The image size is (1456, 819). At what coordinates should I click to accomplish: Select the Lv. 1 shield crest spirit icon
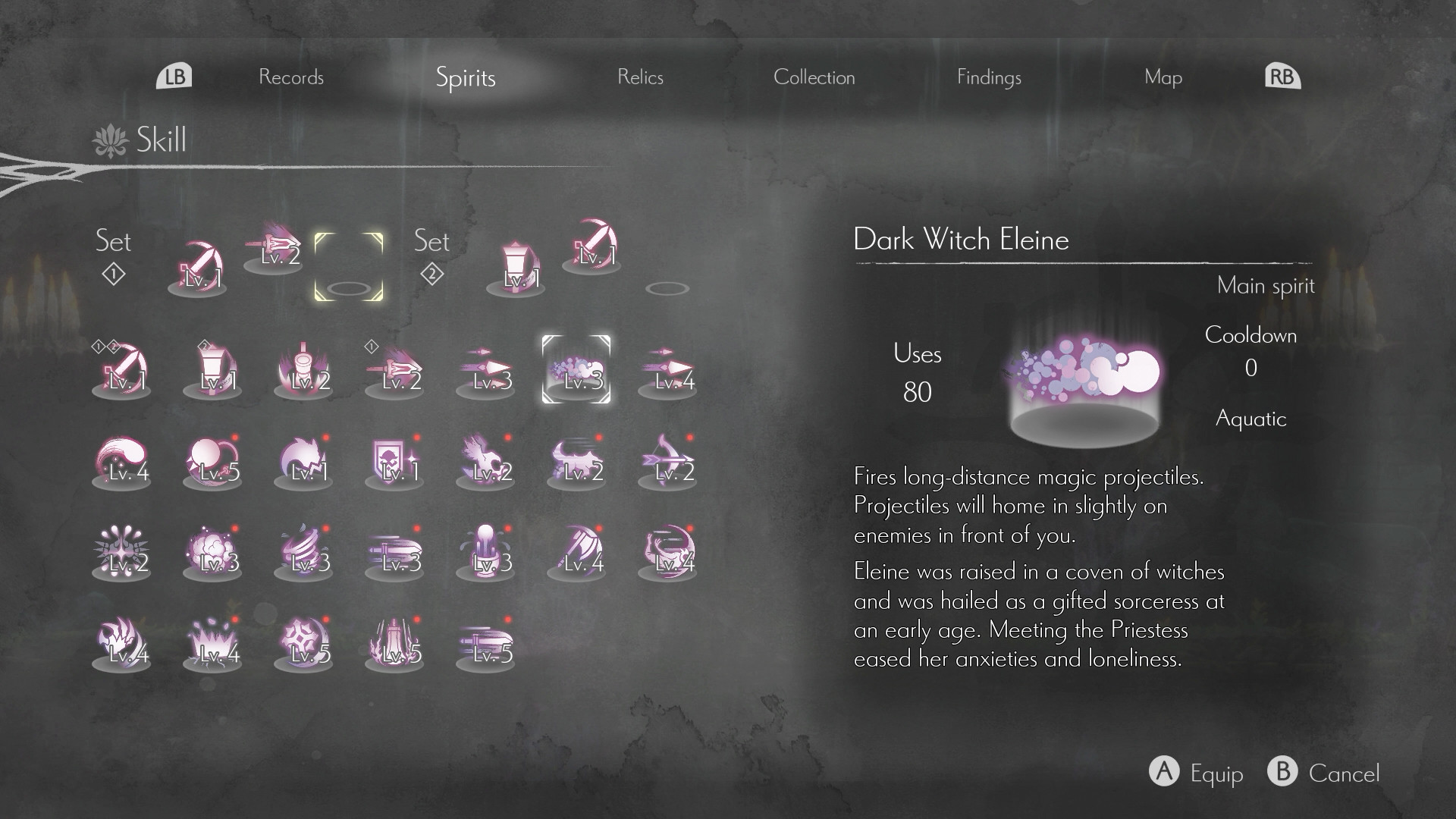click(394, 463)
